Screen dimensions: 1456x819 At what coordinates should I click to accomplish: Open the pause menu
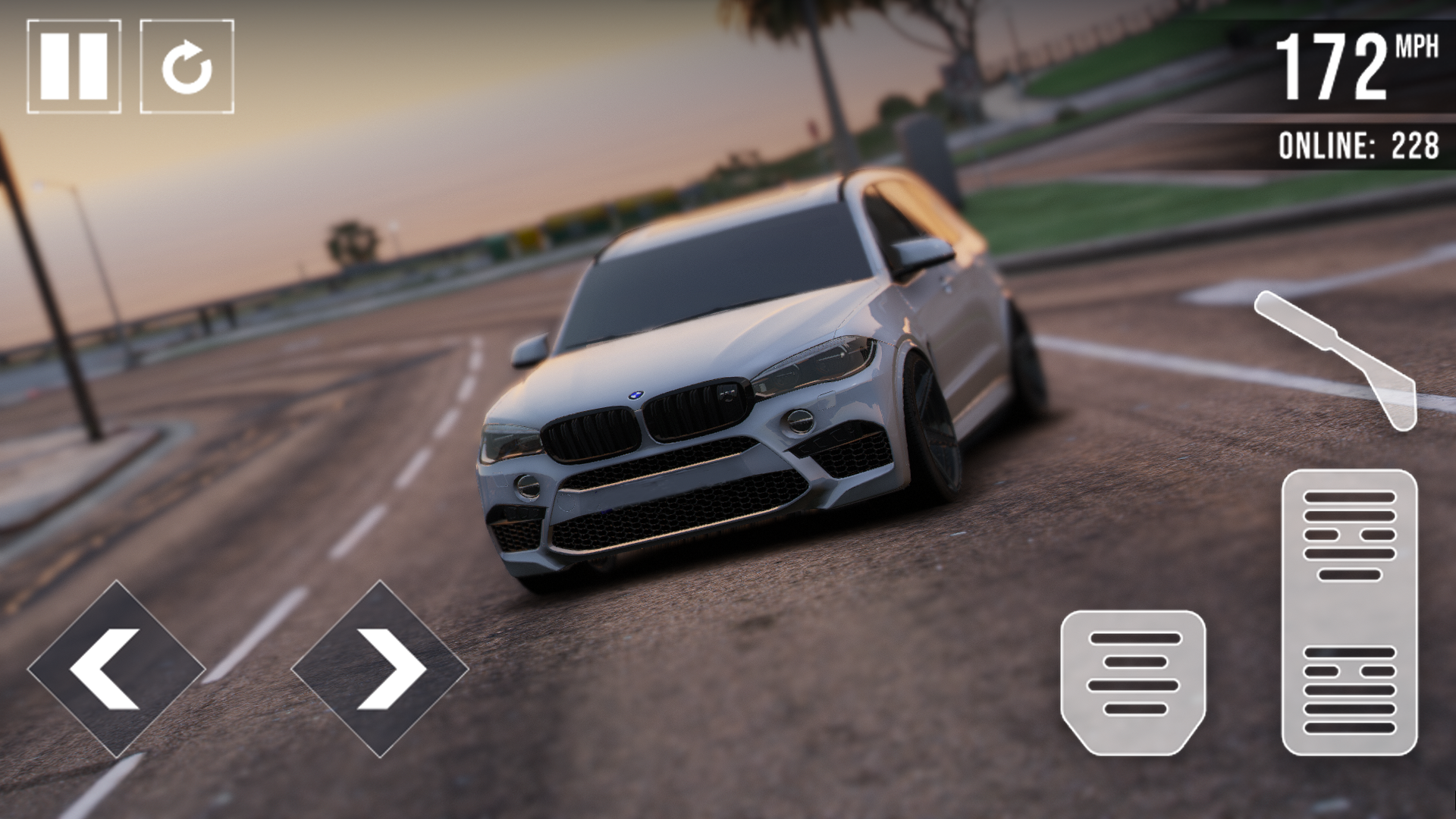tap(73, 64)
